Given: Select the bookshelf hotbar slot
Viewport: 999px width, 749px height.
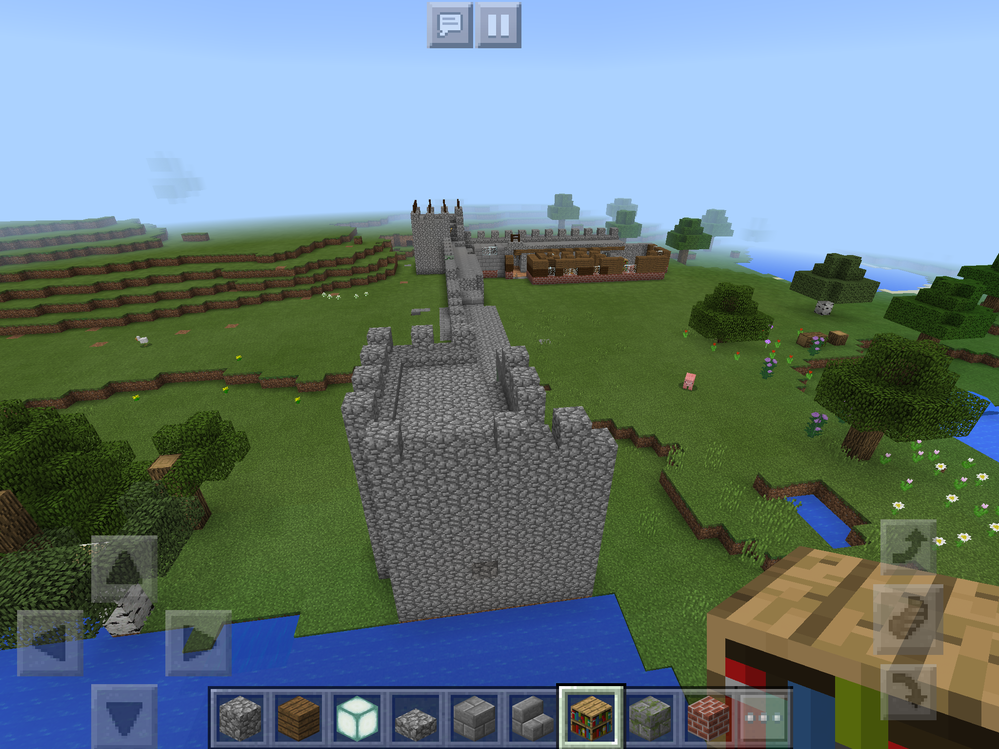Looking at the screenshot, I should 590,717.
